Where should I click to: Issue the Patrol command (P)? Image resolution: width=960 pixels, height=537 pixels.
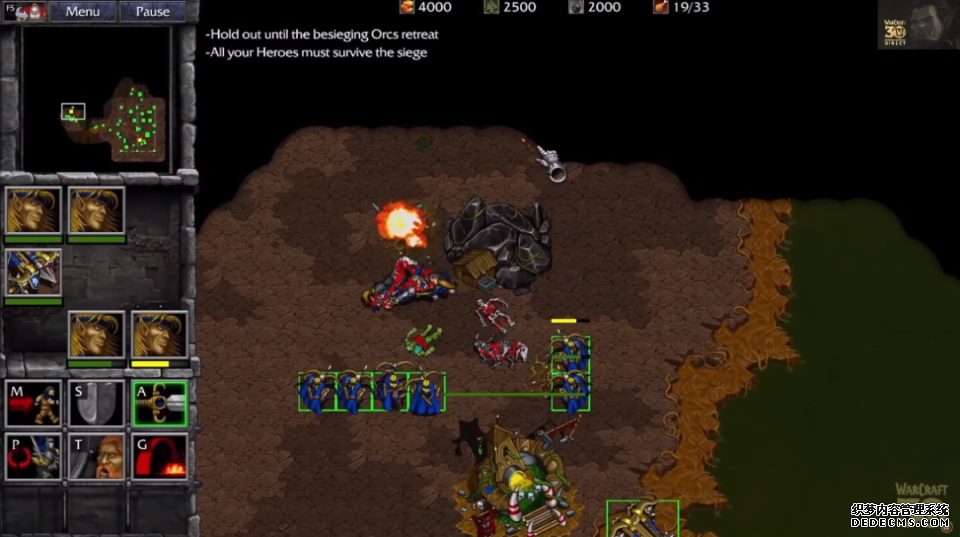[x=33, y=457]
